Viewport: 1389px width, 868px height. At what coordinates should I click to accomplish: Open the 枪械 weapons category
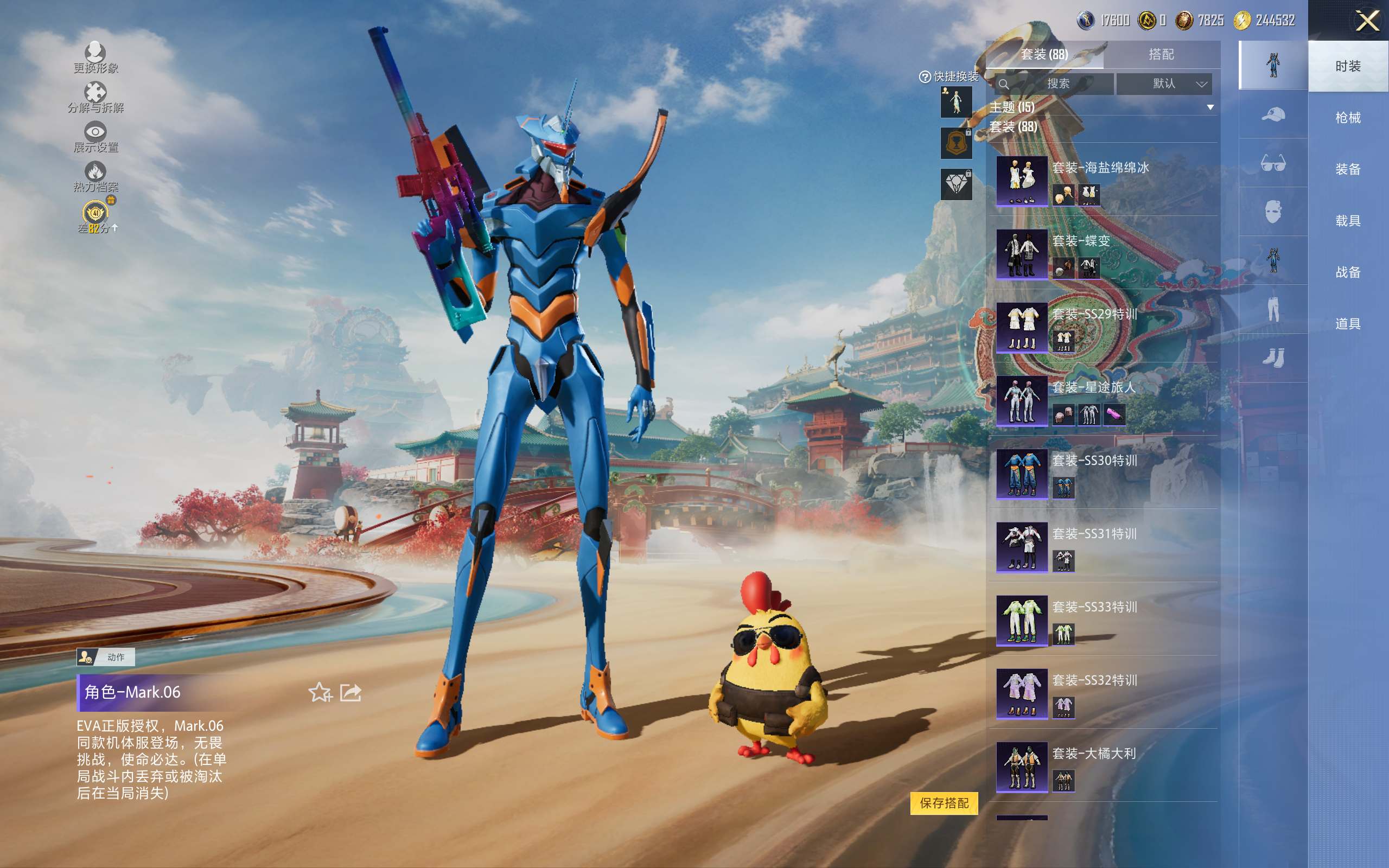pos(1348,118)
